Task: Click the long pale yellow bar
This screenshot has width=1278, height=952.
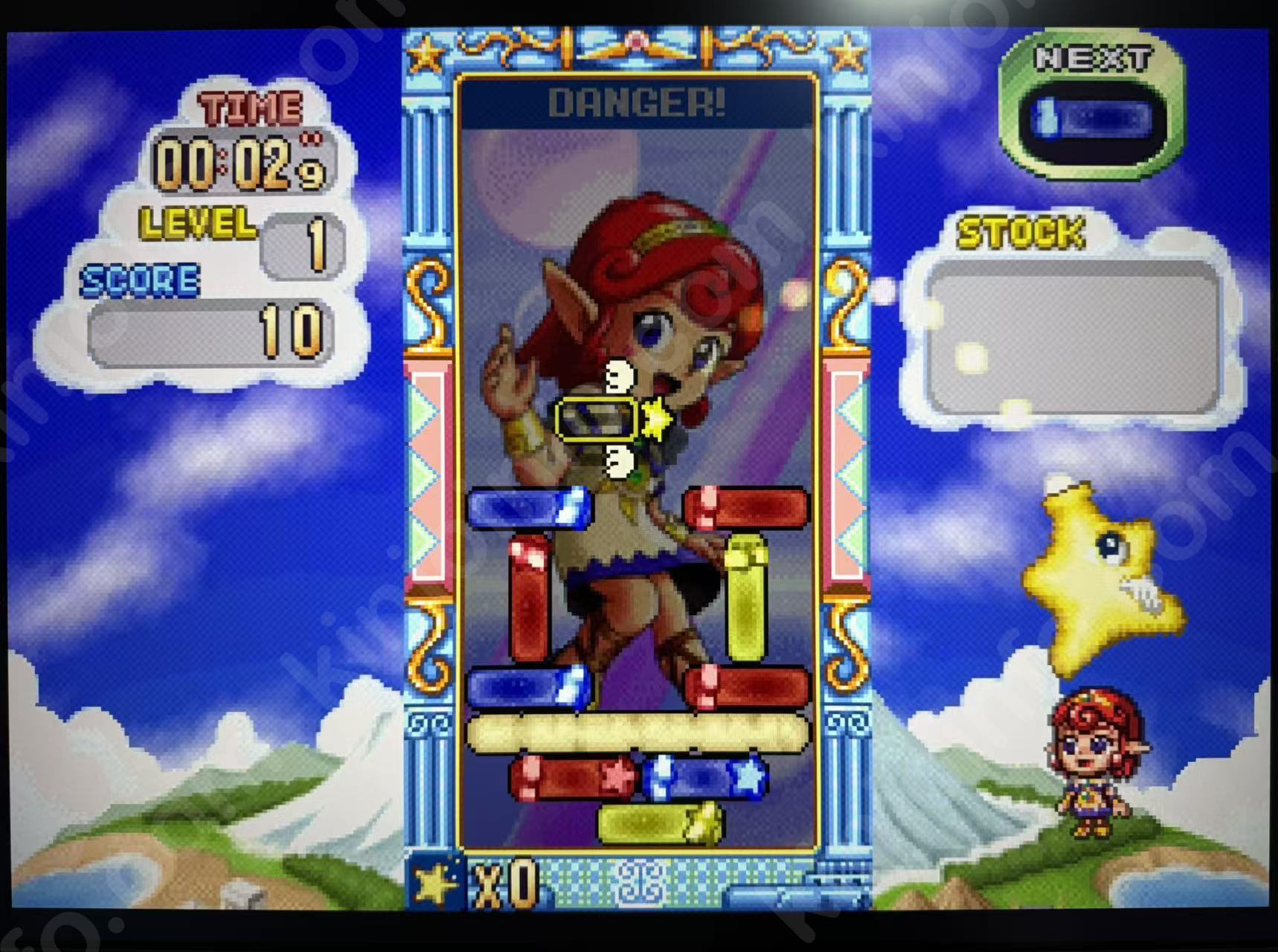Action: pyautogui.click(x=638, y=733)
